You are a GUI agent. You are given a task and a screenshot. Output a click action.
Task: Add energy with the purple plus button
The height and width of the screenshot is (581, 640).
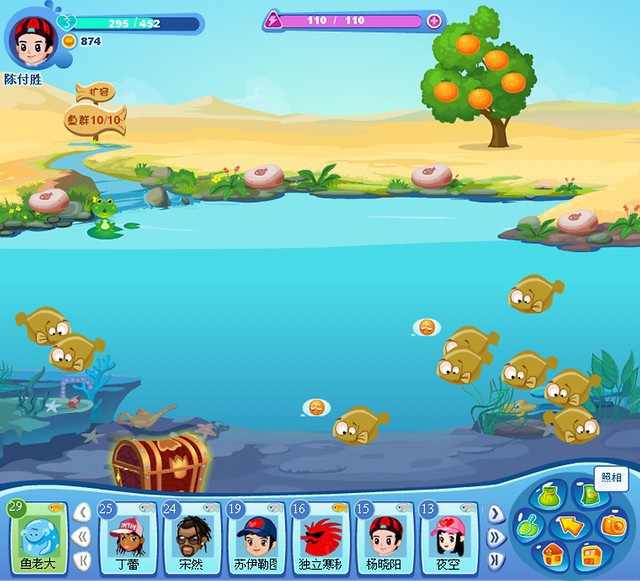pyautogui.click(x=433, y=20)
